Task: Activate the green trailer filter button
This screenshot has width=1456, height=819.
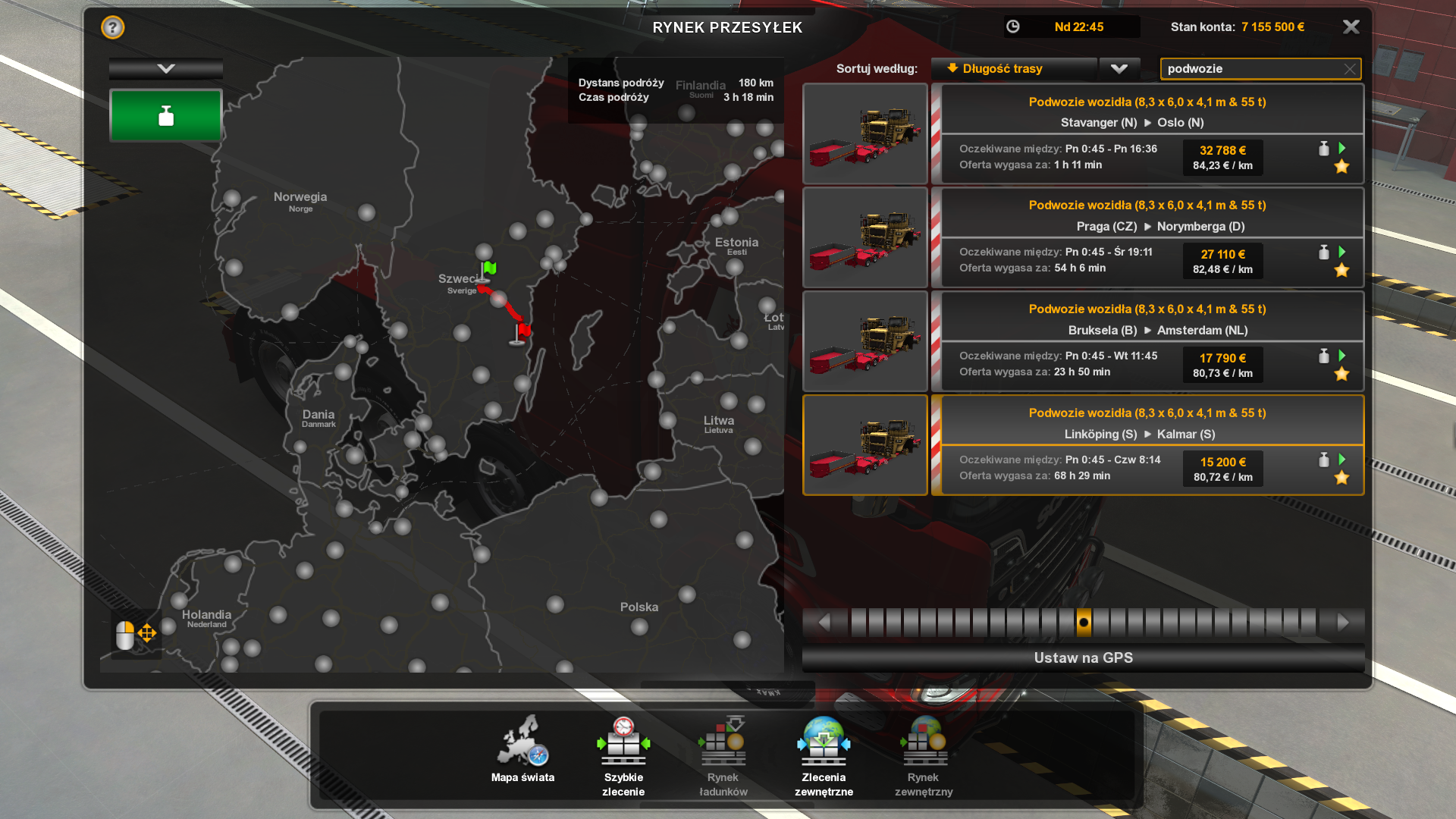Action: (x=166, y=116)
